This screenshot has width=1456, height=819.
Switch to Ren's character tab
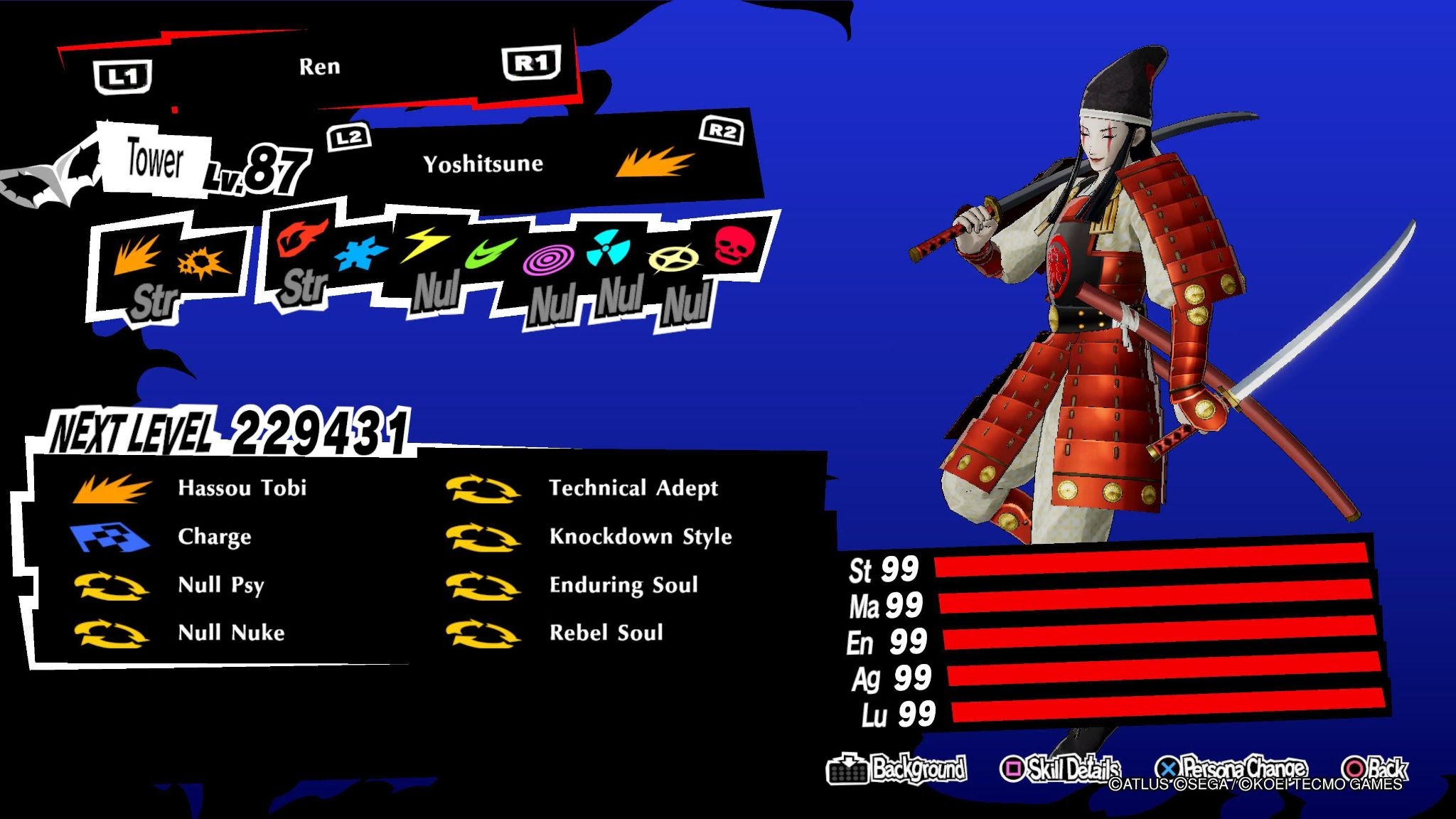(320, 66)
